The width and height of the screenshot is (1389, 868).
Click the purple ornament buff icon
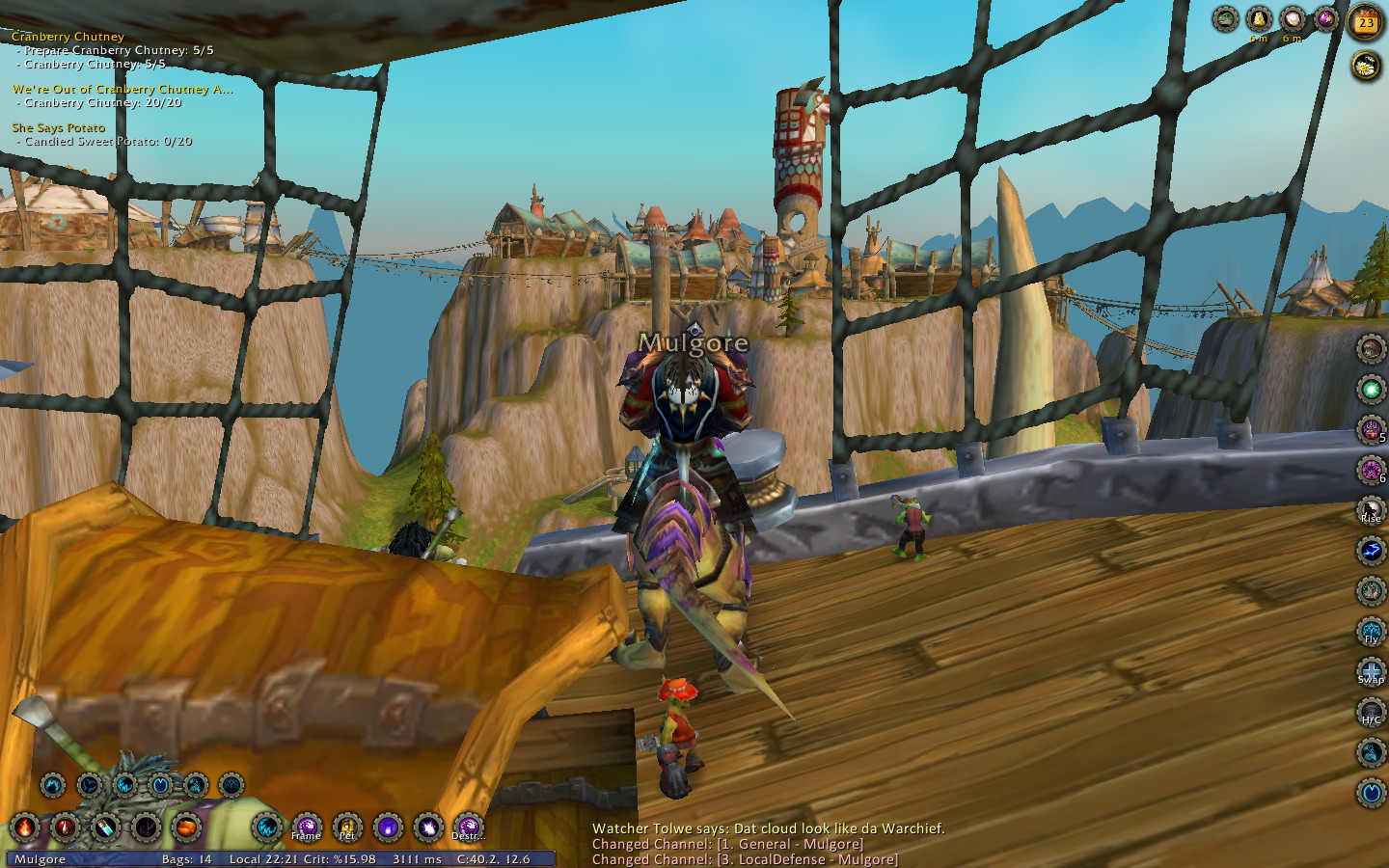pos(1325,18)
